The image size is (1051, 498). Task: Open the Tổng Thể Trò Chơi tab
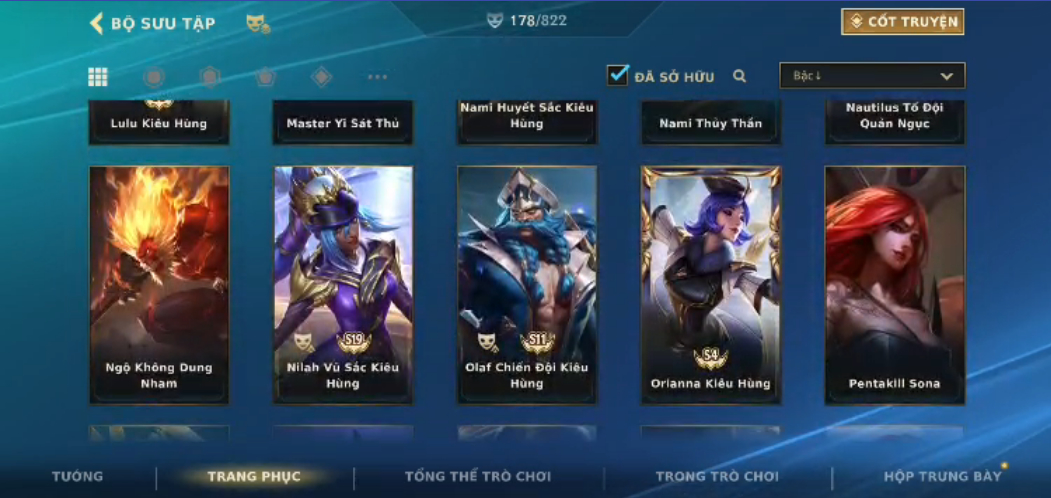coord(478,477)
